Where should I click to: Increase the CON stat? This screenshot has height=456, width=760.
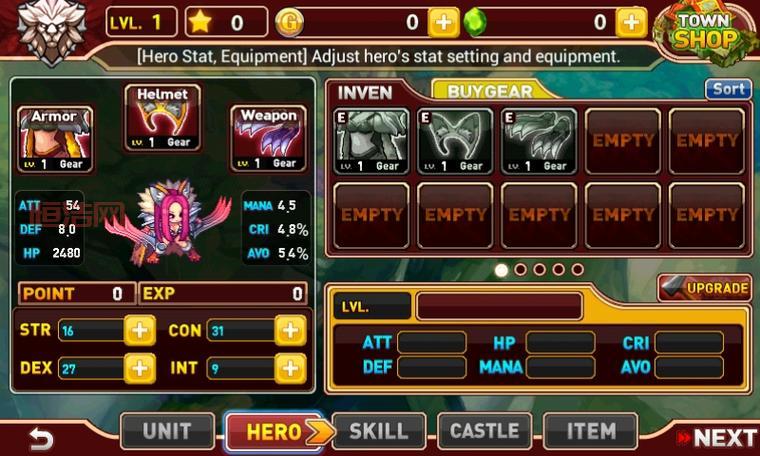point(290,331)
